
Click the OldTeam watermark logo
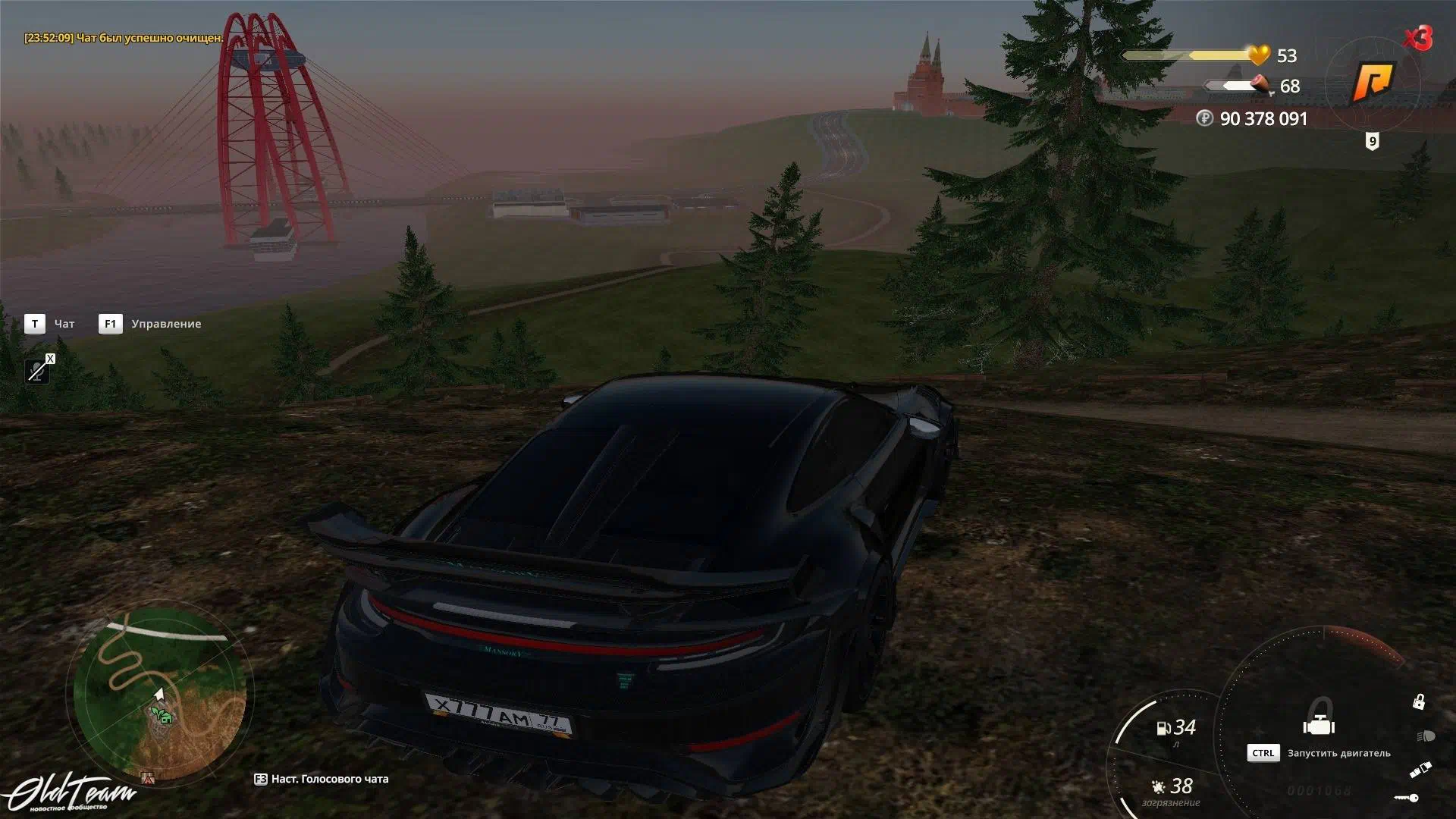click(72, 794)
